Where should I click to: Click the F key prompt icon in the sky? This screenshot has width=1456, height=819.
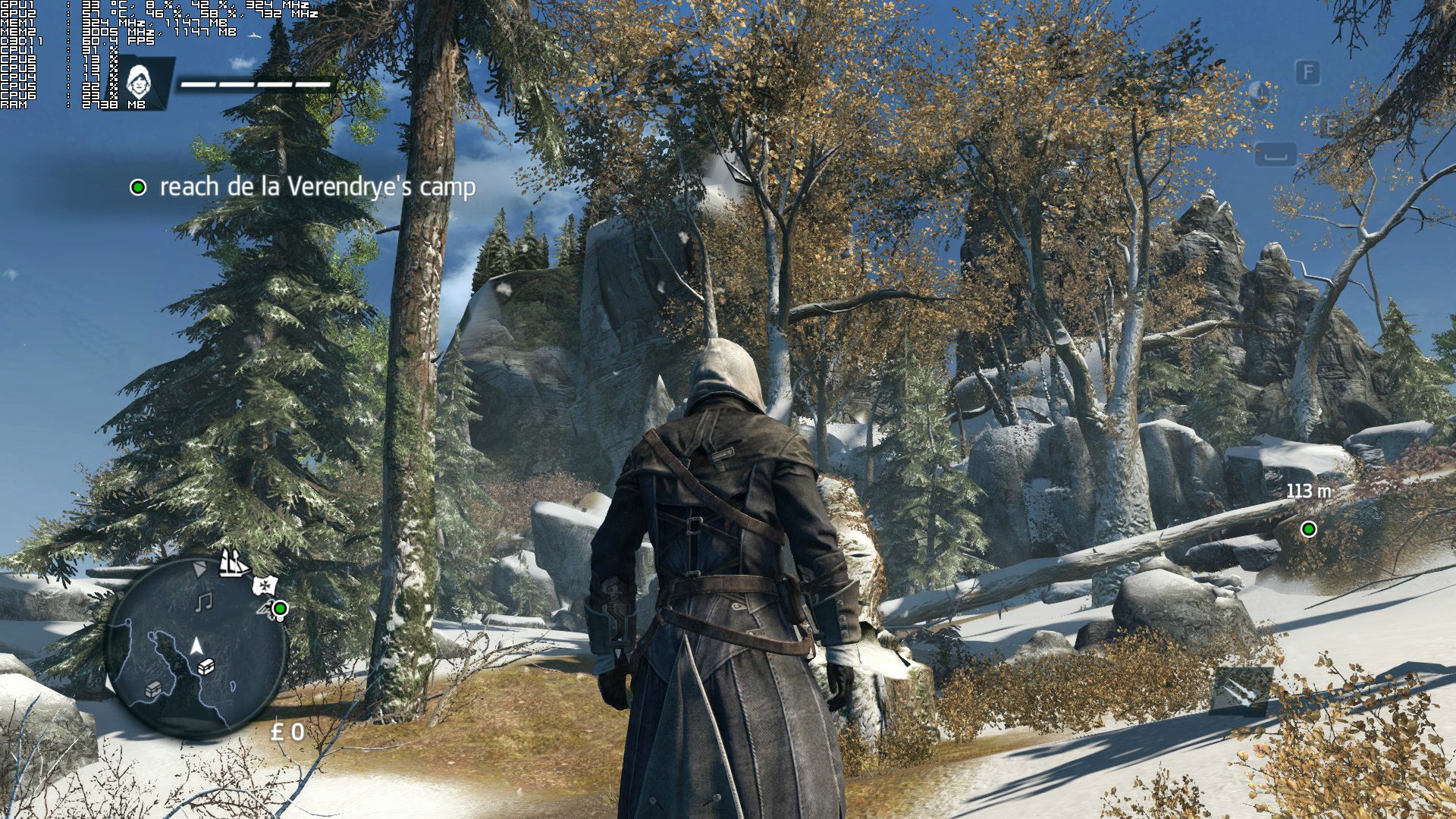tap(1308, 71)
